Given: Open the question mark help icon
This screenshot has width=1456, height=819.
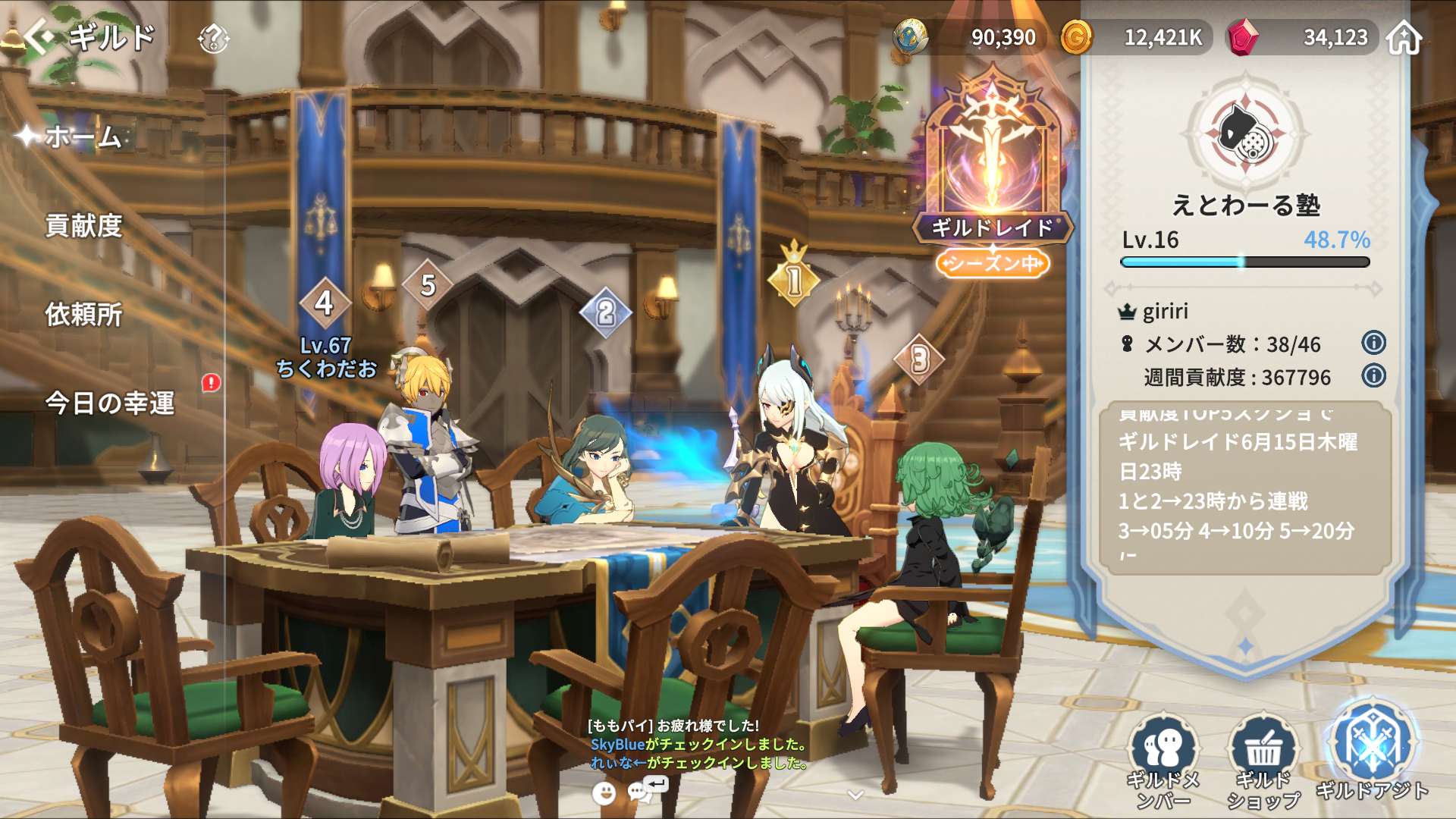Looking at the screenshot, I should coord(213,38).
